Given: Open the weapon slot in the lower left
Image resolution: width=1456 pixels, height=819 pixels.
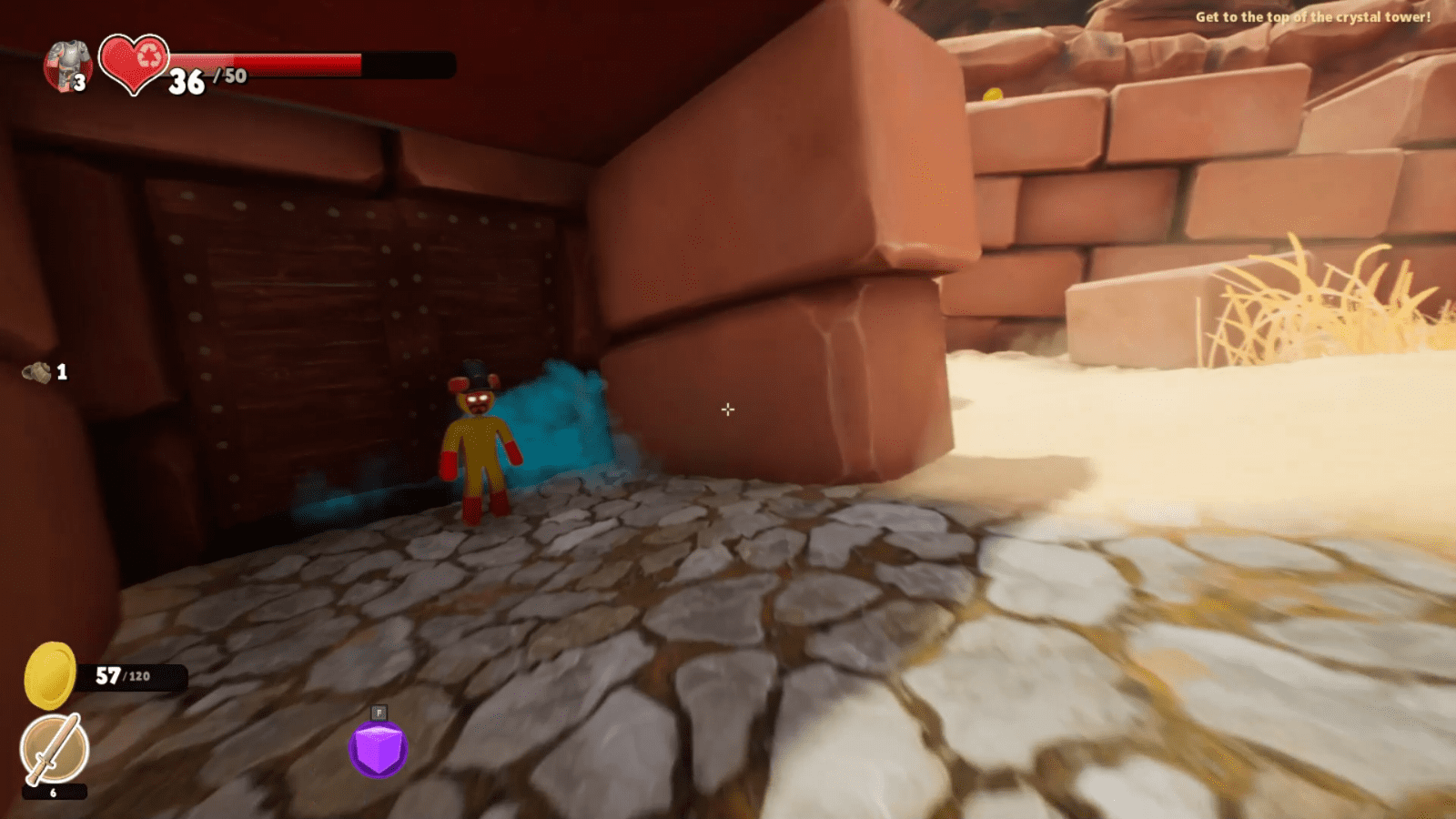Looking at the screenshot, I should coord(53,749).
